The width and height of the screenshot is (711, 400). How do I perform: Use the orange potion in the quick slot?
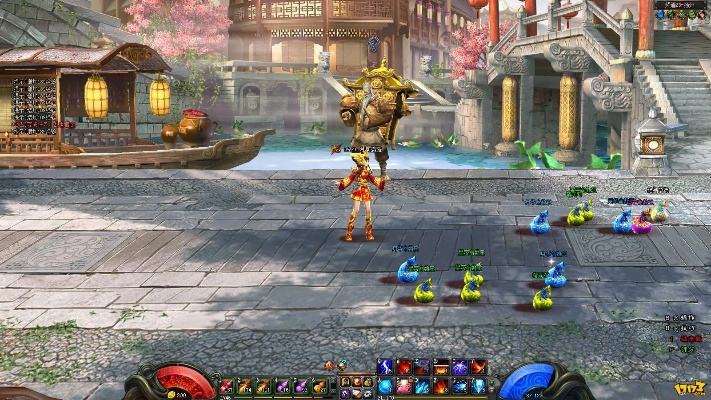[x=318, y=386]
